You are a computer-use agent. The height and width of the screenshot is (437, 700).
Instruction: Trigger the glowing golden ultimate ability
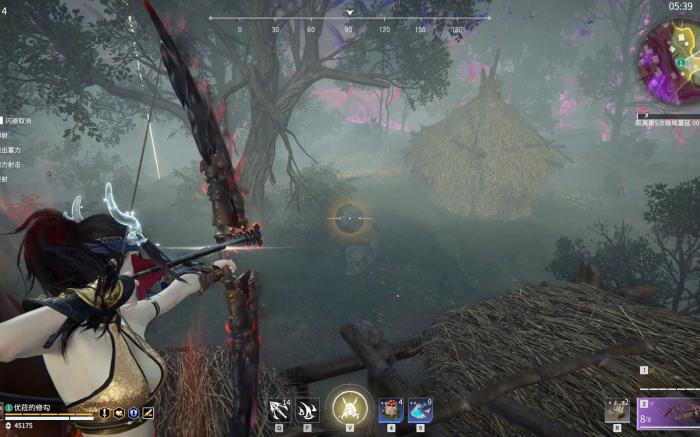coord(349,407)
